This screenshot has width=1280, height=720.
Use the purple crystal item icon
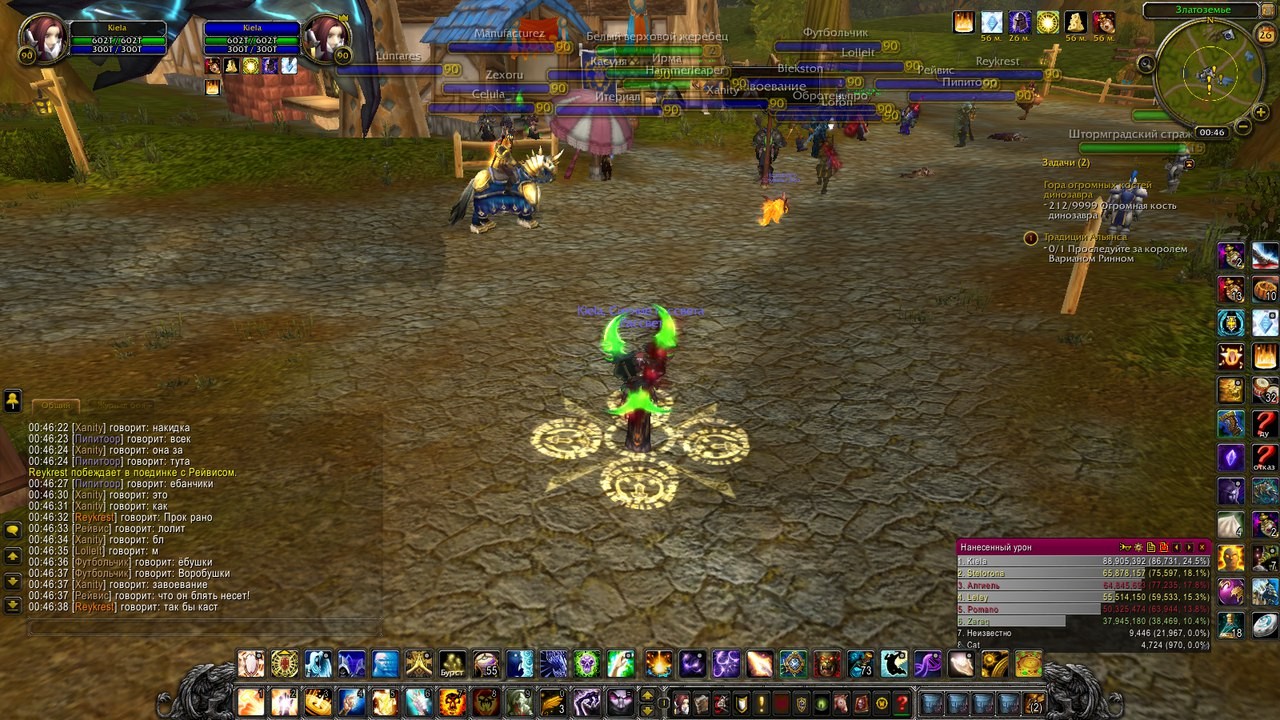pyautogui.click(x=1231, y=457)
